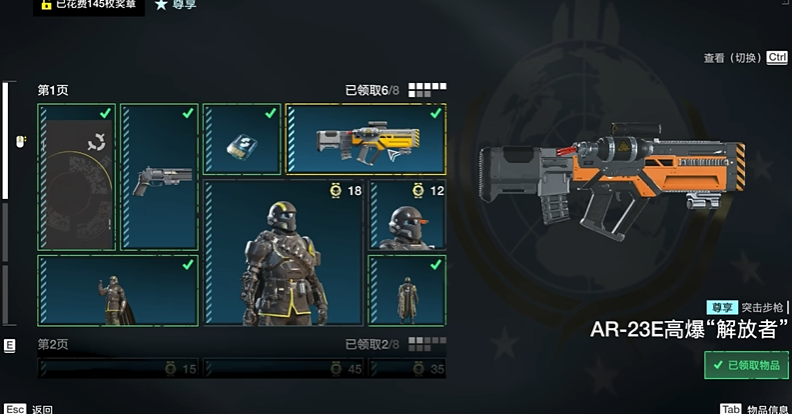Screen dimensions: 792x414
Task: Select the page 2 reward costing 35 medals
Action: 407,369
